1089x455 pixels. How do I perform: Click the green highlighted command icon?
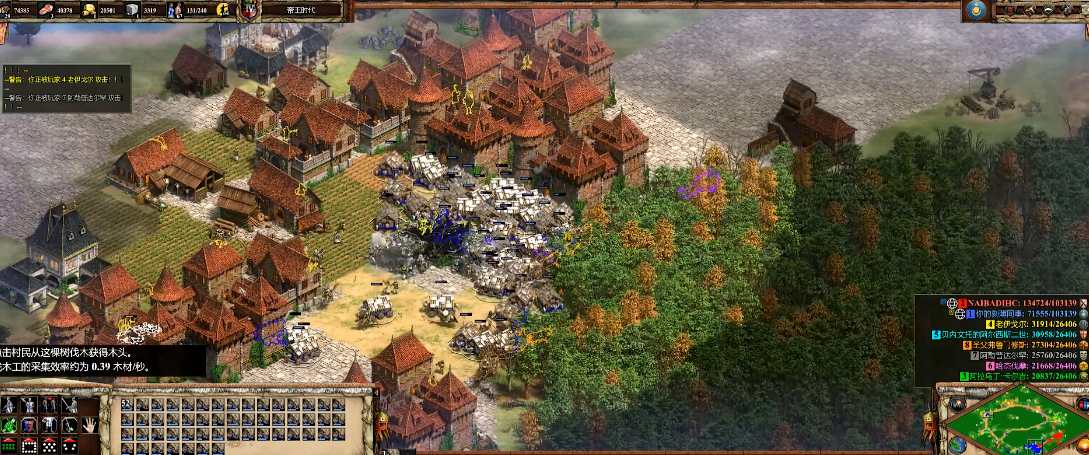tap(10, 424)
